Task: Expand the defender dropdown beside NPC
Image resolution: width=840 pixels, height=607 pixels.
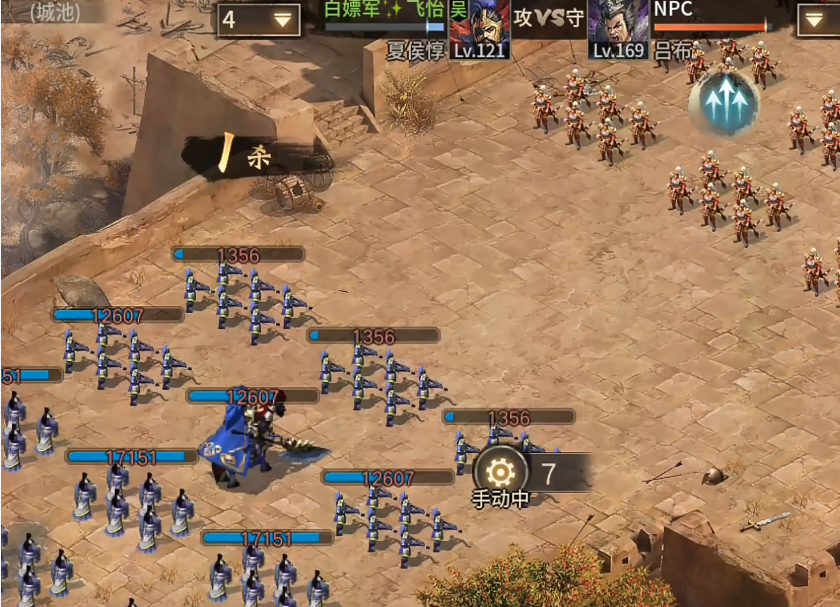Action: tap(818, 20)
